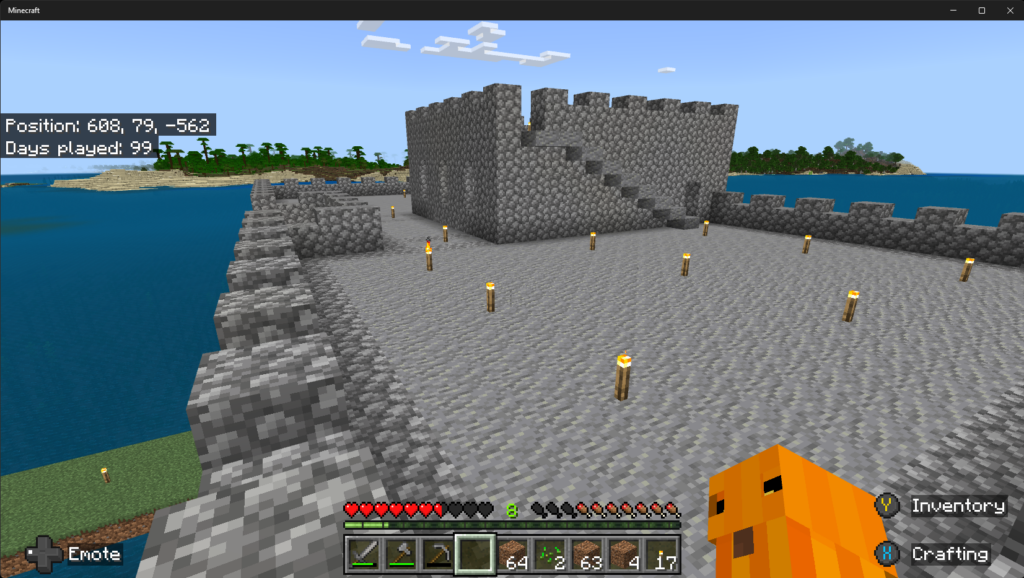Choose the dirt stack of 63

587,554
